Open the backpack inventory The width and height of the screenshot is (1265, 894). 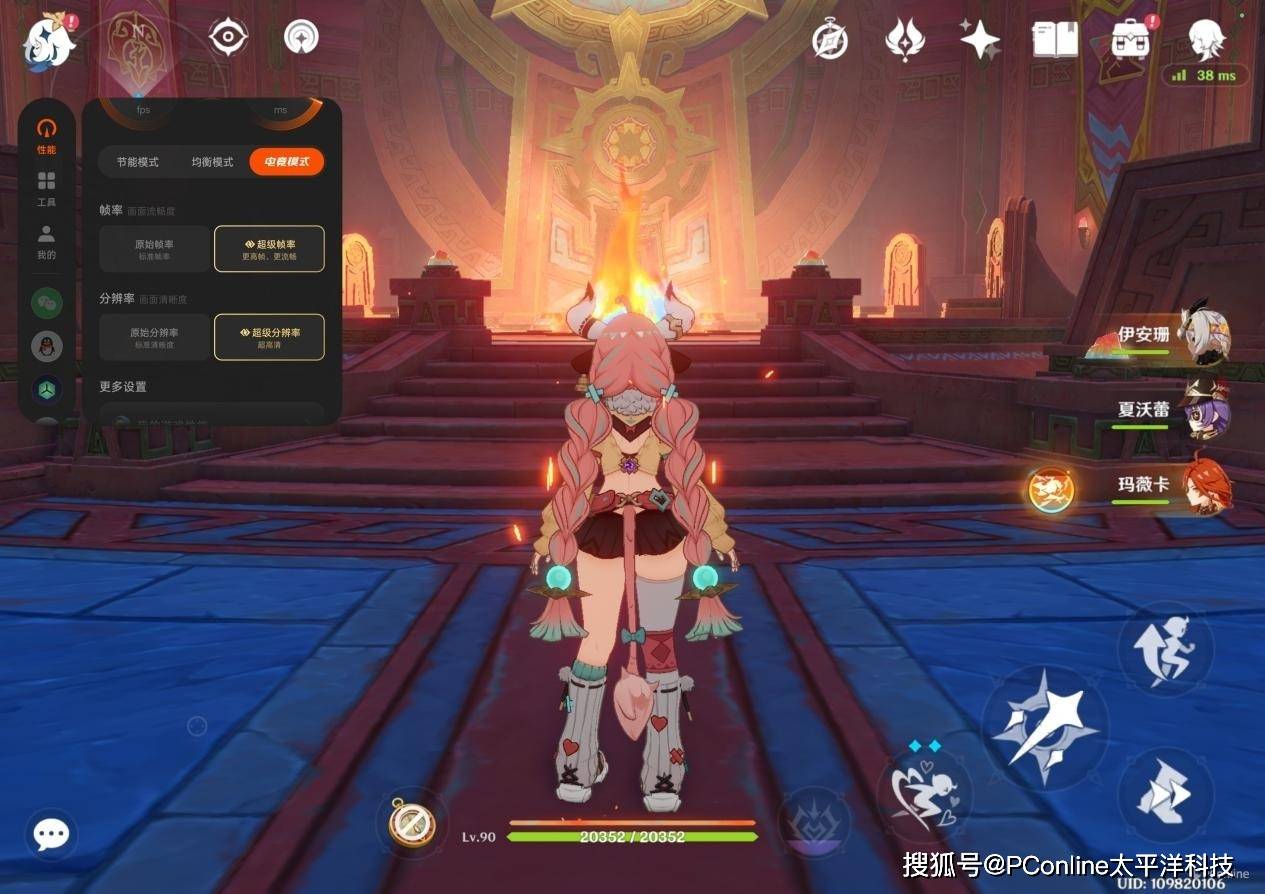(1131, 40)
